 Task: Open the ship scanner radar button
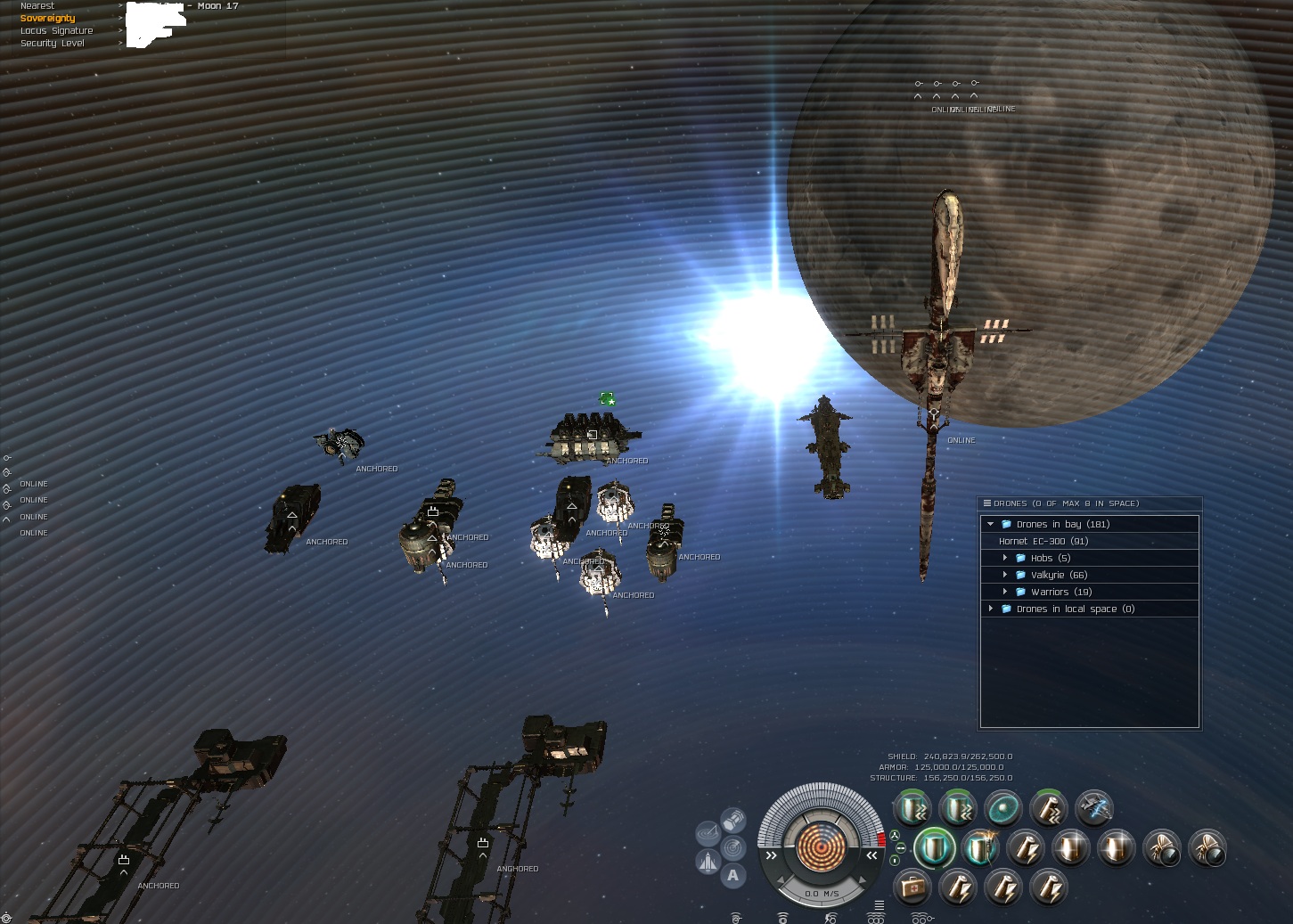point(732,846)
